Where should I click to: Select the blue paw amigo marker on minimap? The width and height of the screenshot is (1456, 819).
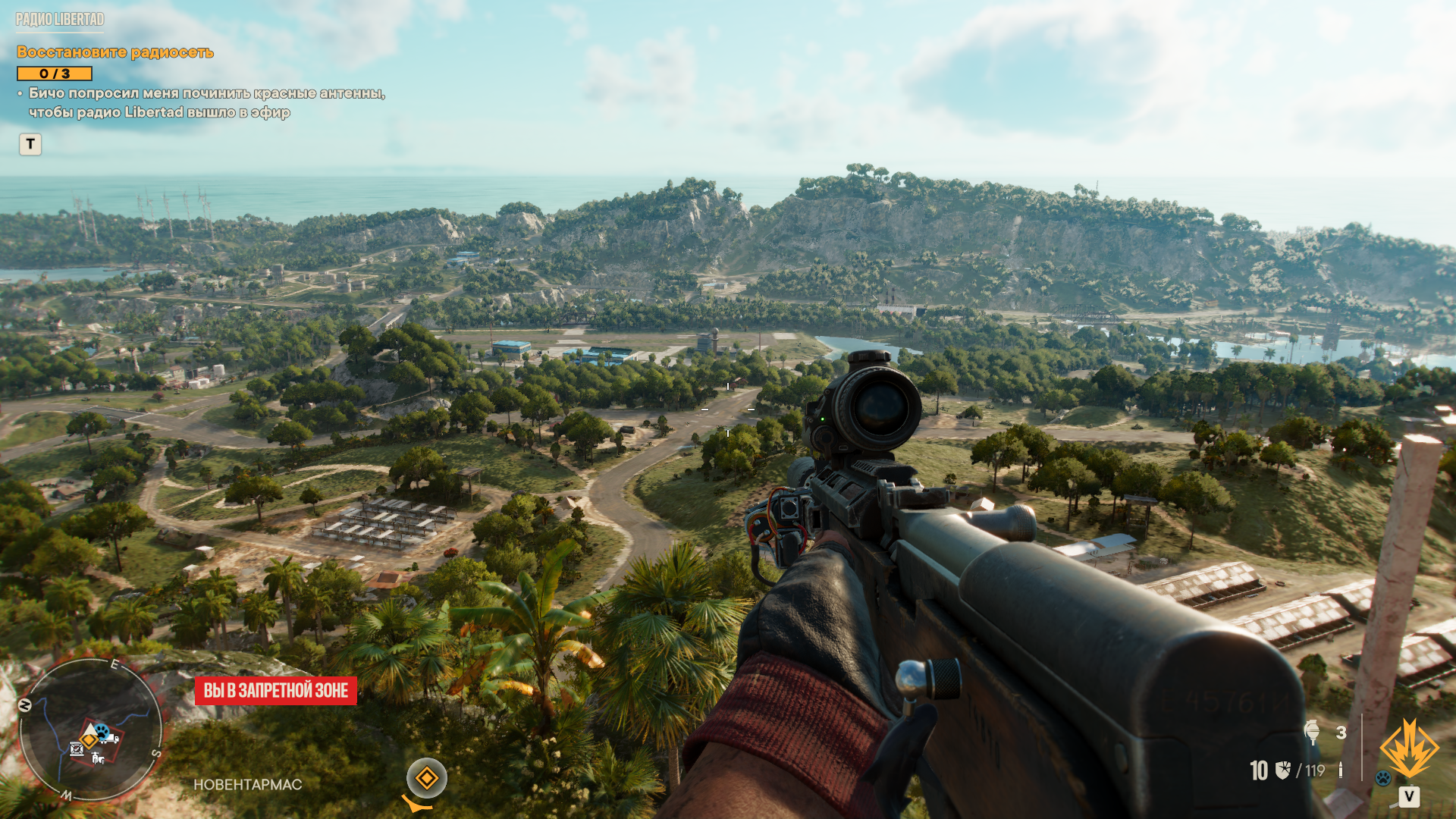tap(102, 730)
